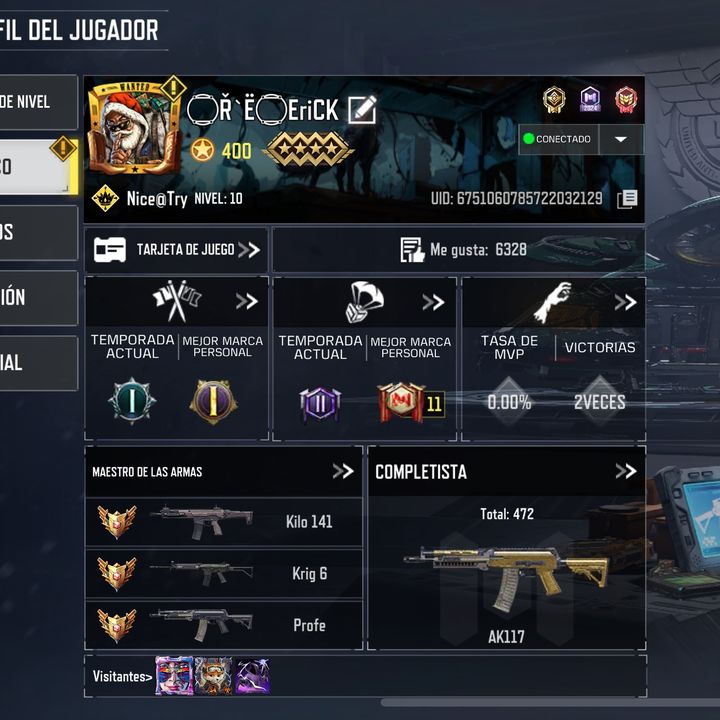Open the Santa avatar profile picture
The image size is (720, 720).
[130, 128]
